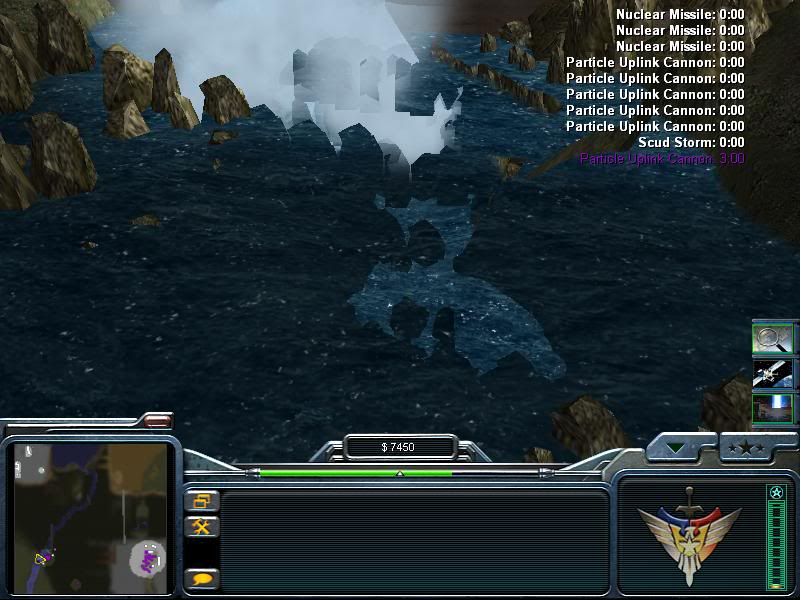Open the chat speech bubble button
This screenshot has width=801, height=600.
[200, 578]
